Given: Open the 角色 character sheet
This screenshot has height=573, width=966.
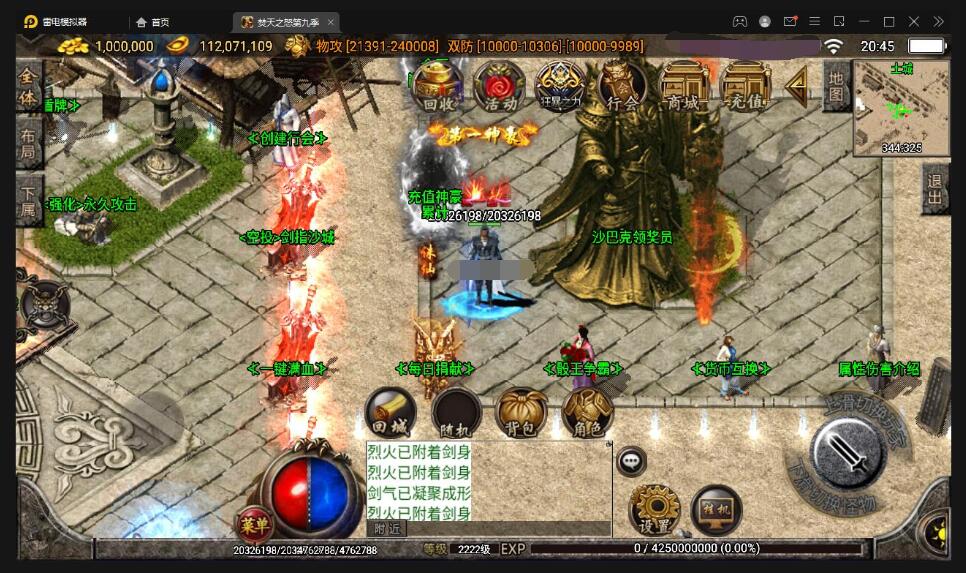Looking at the screenshot, I should 587,411.
